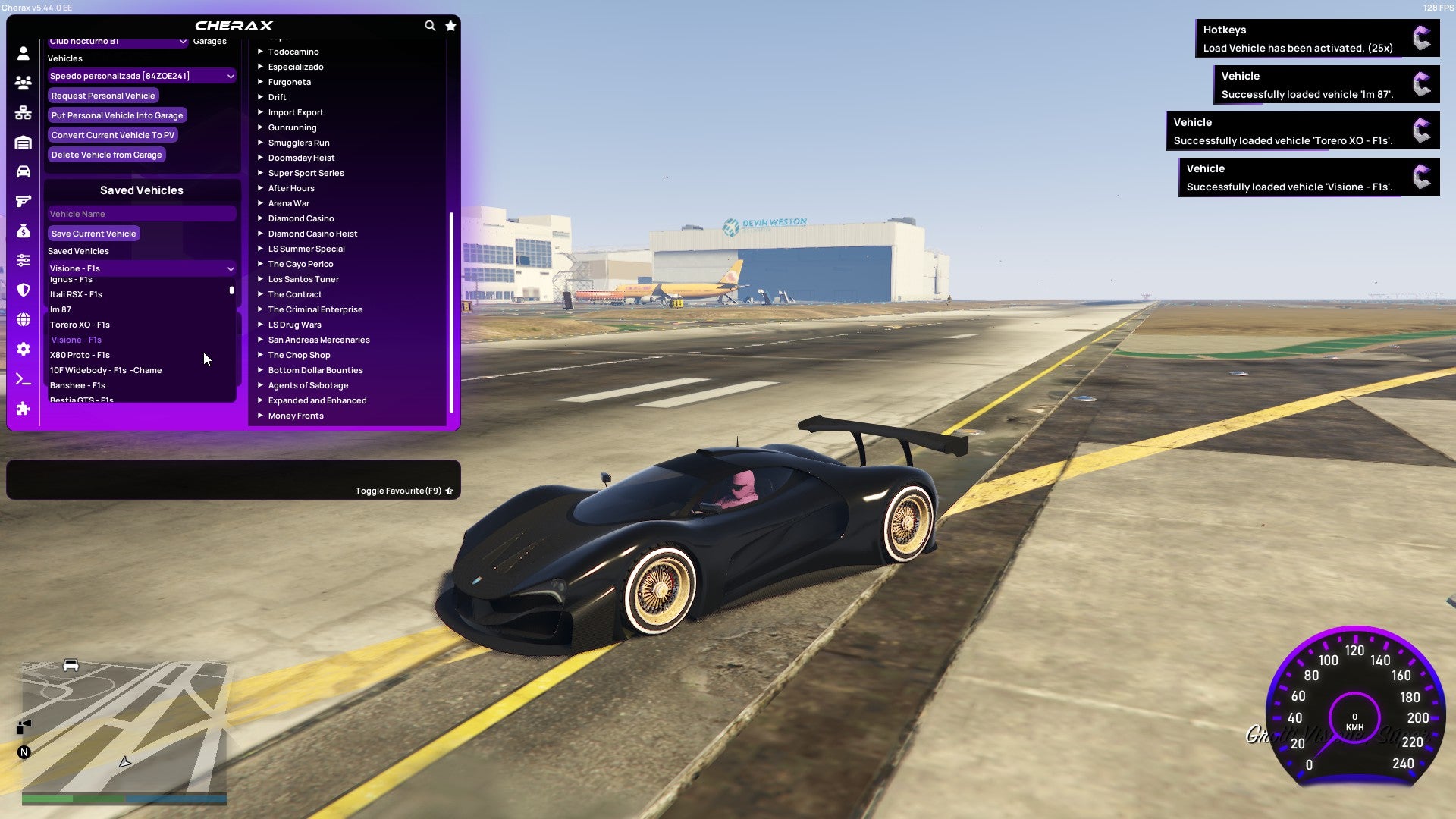
Task: Open the Weapons menu via the gun icon
Action: point(23,200)
